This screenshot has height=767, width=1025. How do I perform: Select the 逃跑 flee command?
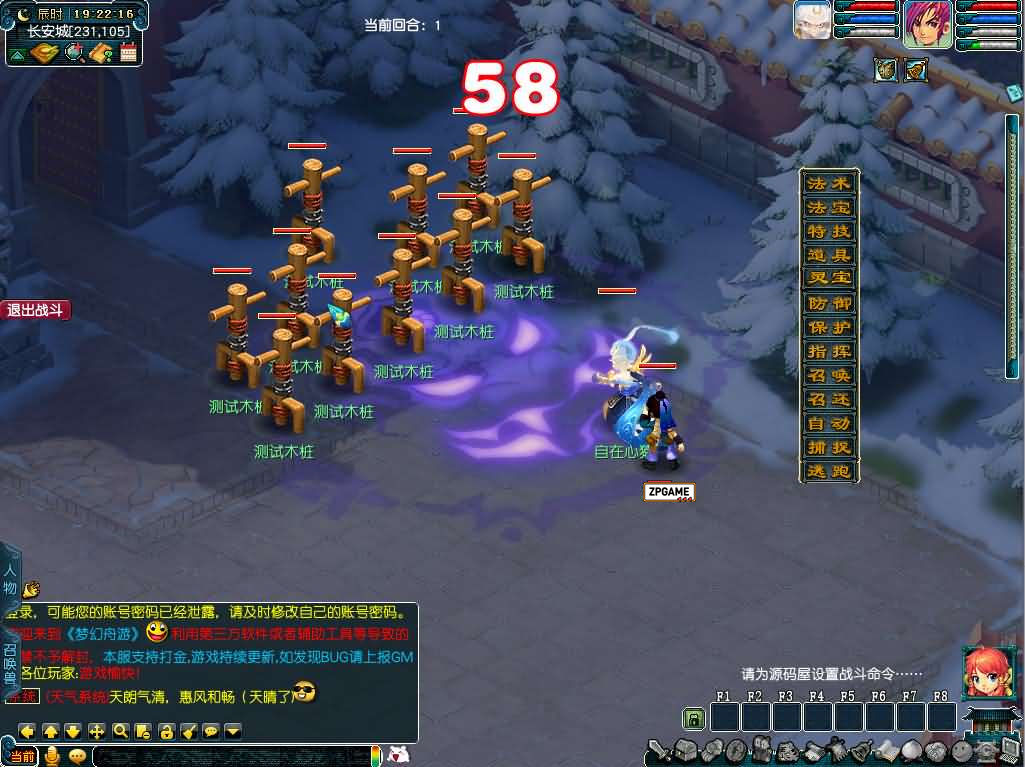[829, 471]
